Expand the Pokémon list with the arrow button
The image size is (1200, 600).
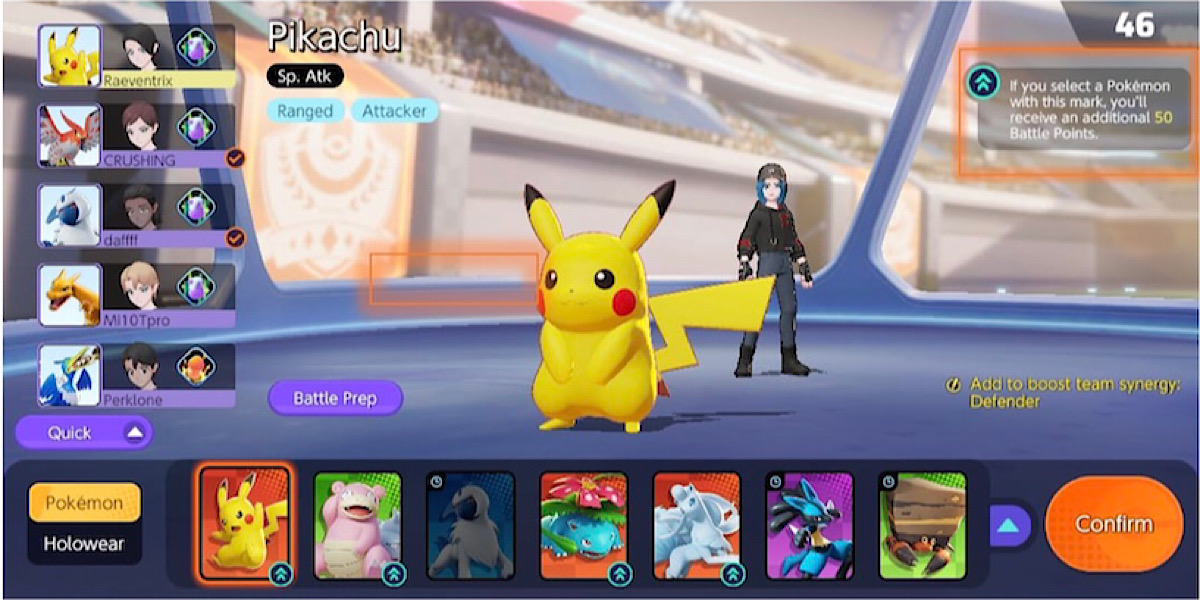pyautogui.click(x=1009, y=524)
